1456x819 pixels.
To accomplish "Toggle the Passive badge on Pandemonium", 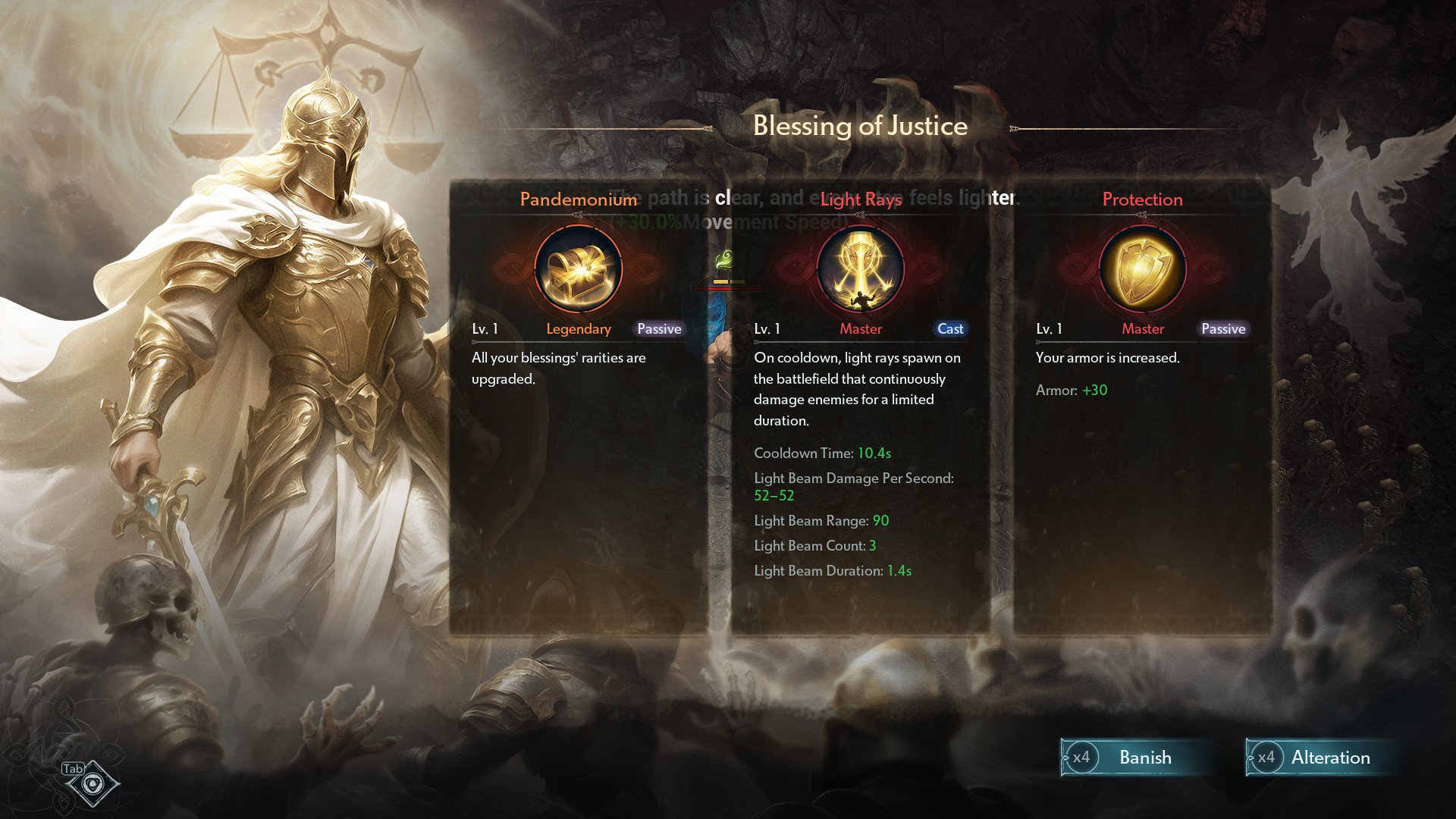I will click(658, 328).
